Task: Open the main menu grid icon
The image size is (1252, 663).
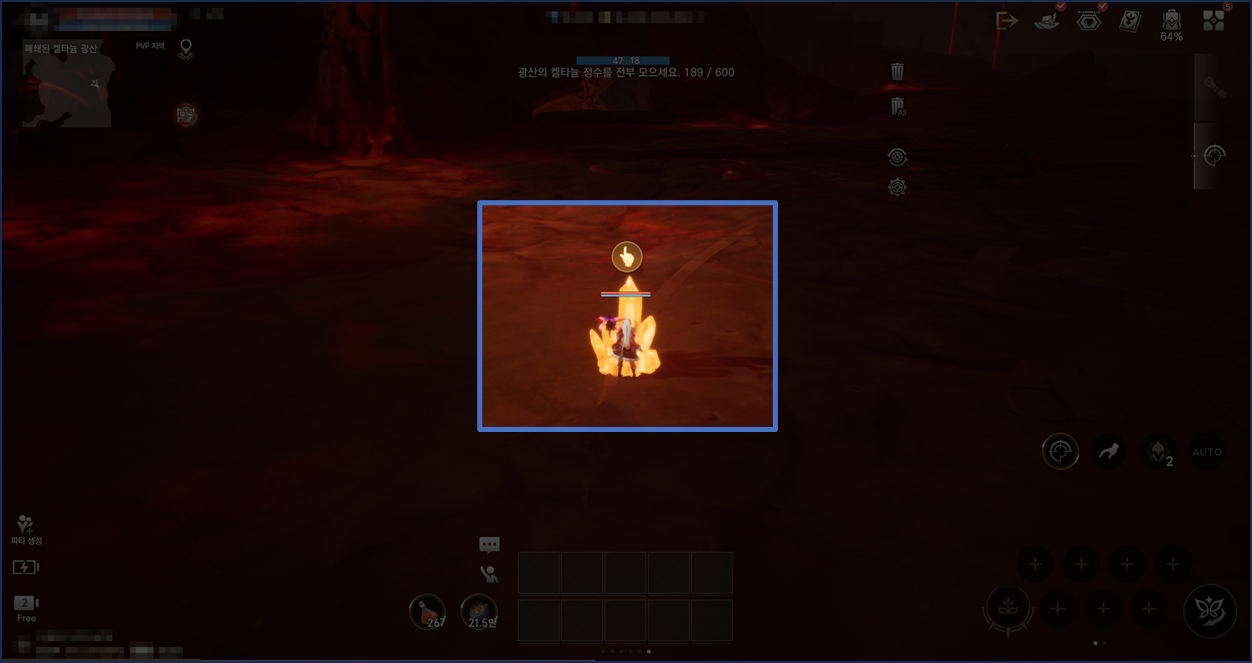Action: [x=1213, y=21]
